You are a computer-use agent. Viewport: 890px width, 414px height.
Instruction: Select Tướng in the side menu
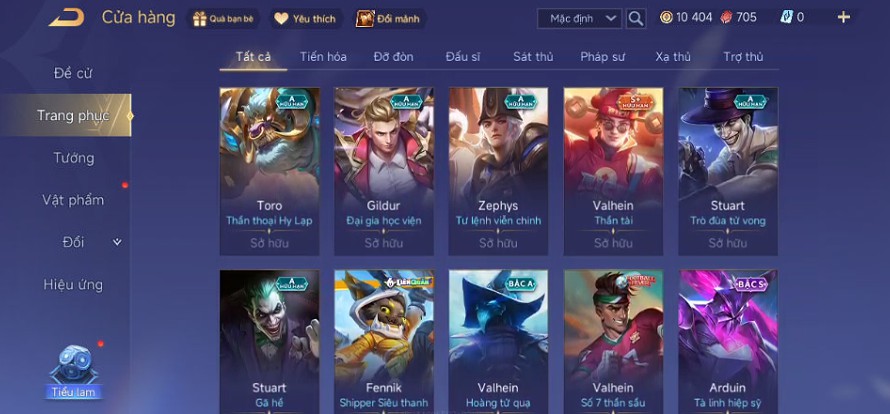tap(74, 158)
